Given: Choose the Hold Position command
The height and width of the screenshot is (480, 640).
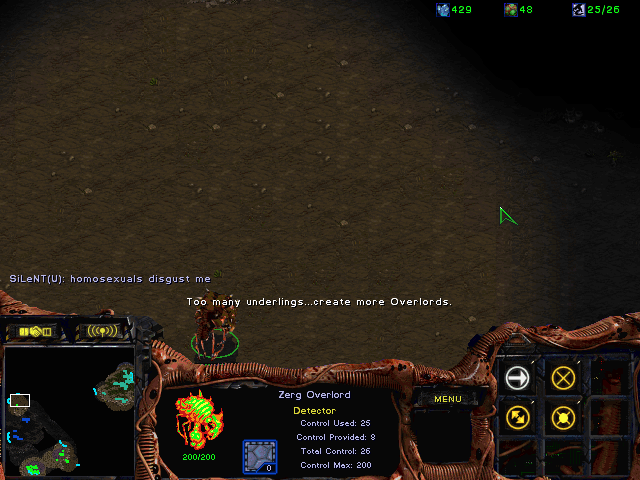Looking at the screenshot, I should pyautogui.click(x=563, y=417).
